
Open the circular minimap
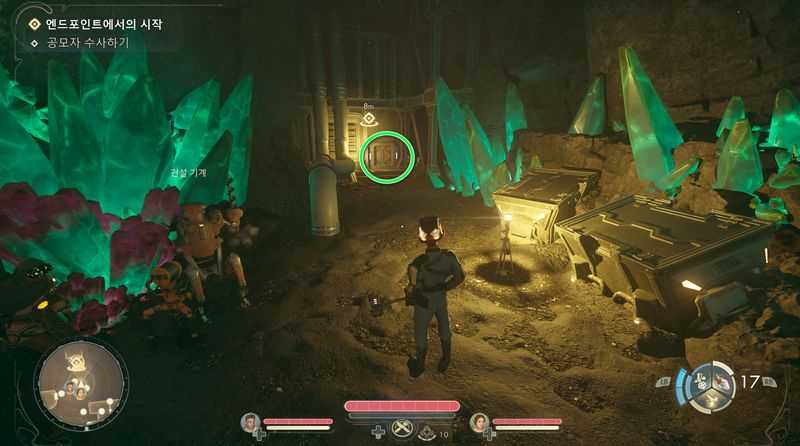click(80, 384)
